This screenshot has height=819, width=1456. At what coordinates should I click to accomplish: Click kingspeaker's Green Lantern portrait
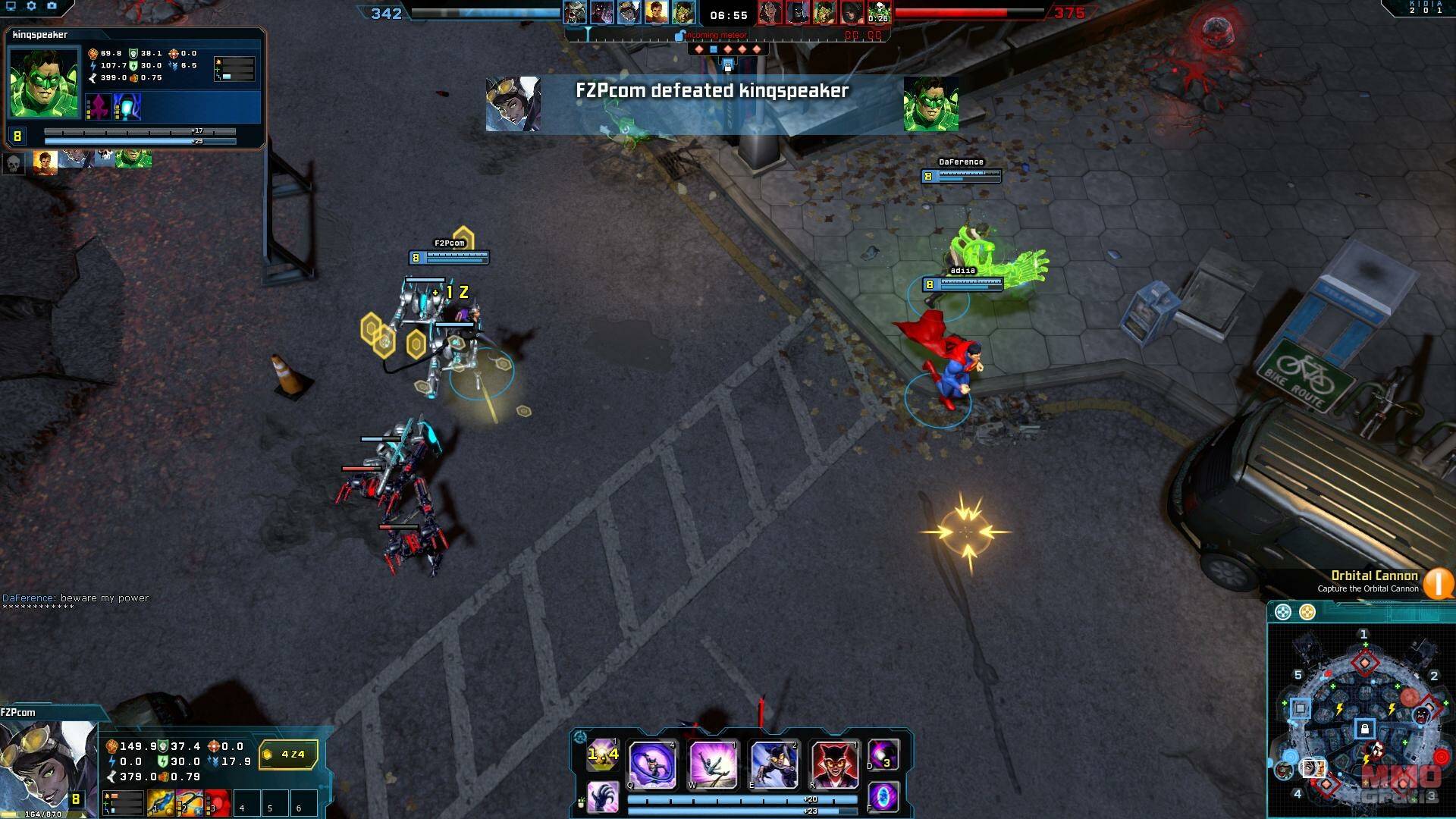click(x=44, y=83)
